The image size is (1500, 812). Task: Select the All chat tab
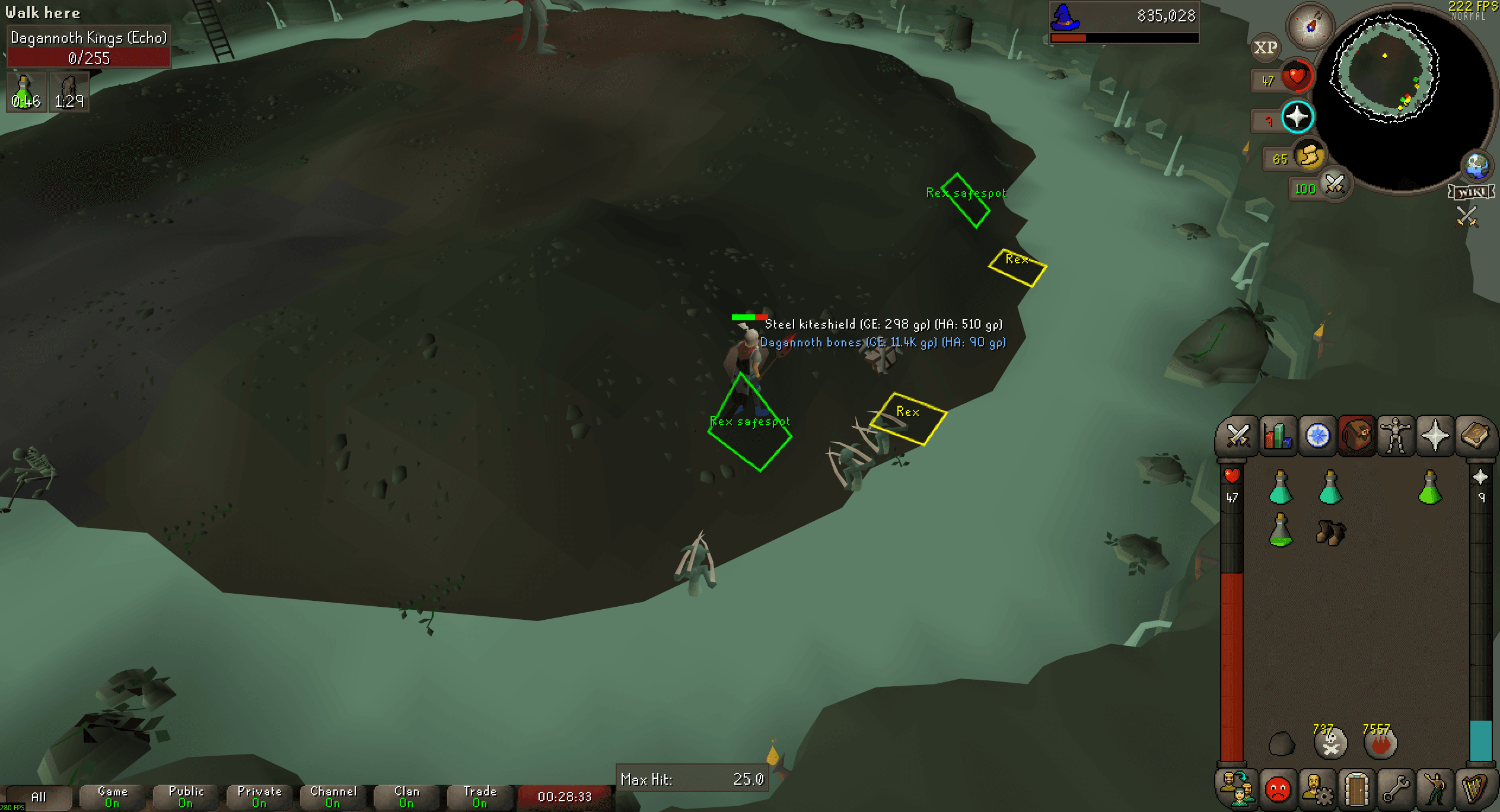[x=38, y=797]
